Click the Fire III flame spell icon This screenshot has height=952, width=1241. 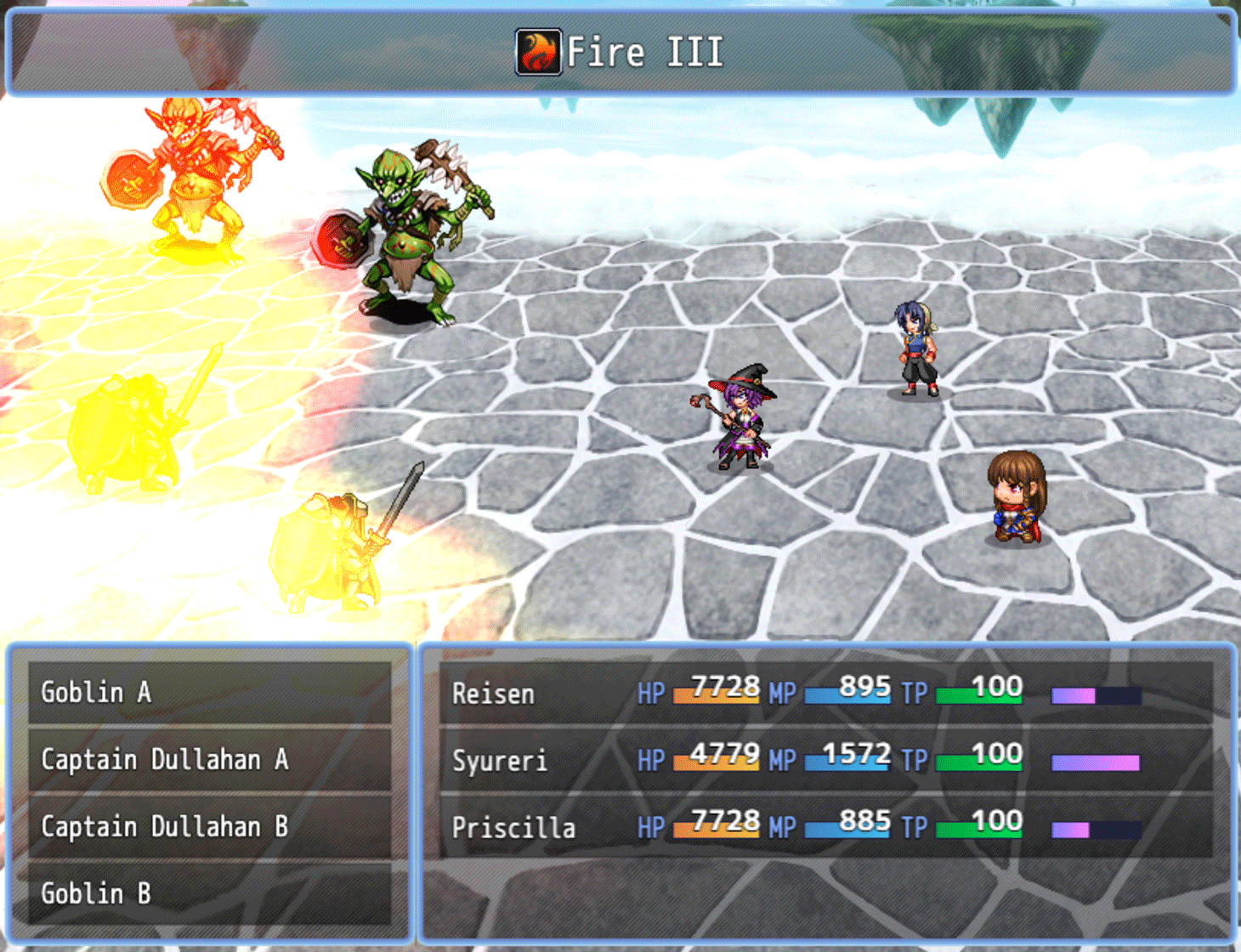click(x=537, y=51)
